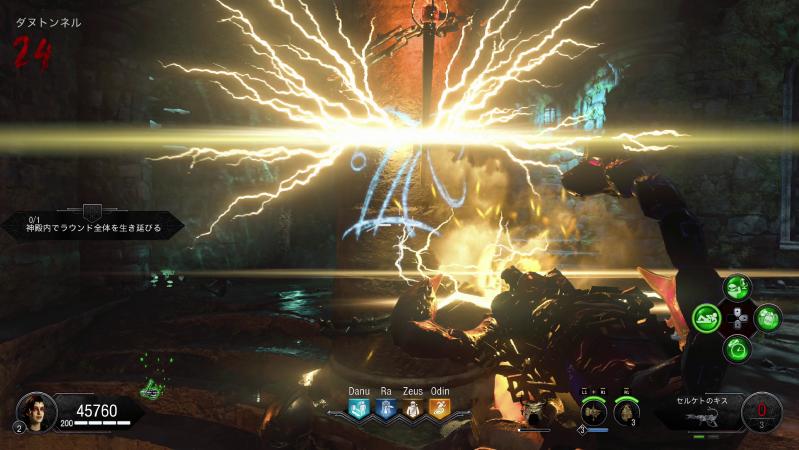Select the enlarged highlighted elixir in the wheel
The width and height of the screenshot is (799, 450).
[x=709, y=319]
